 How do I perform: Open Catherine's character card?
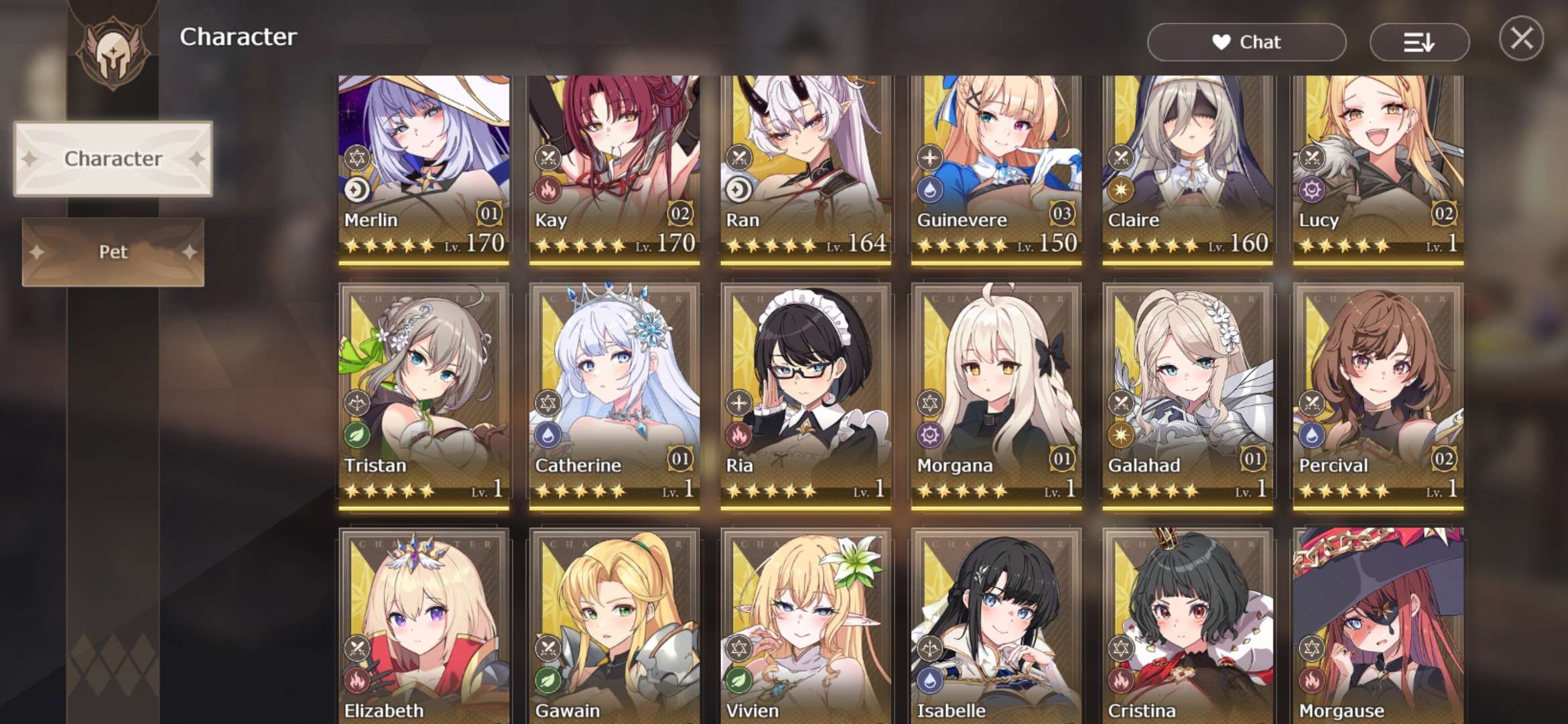tap(614, 396)
